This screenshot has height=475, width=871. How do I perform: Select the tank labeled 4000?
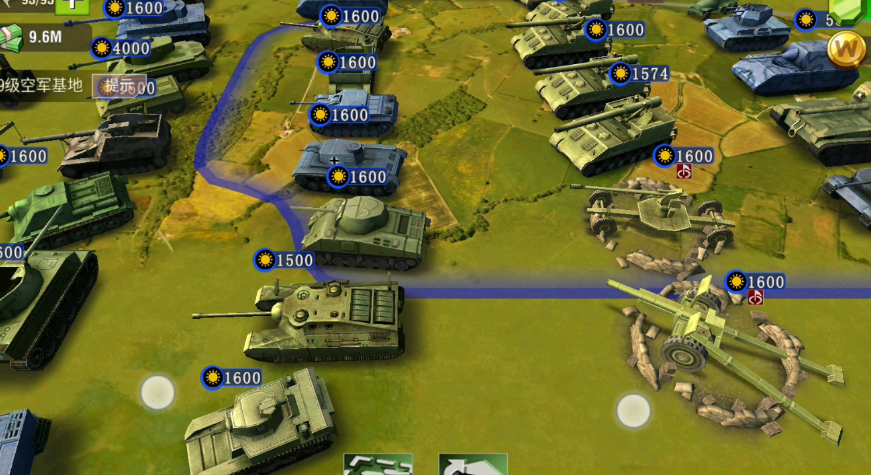[160, 62]
